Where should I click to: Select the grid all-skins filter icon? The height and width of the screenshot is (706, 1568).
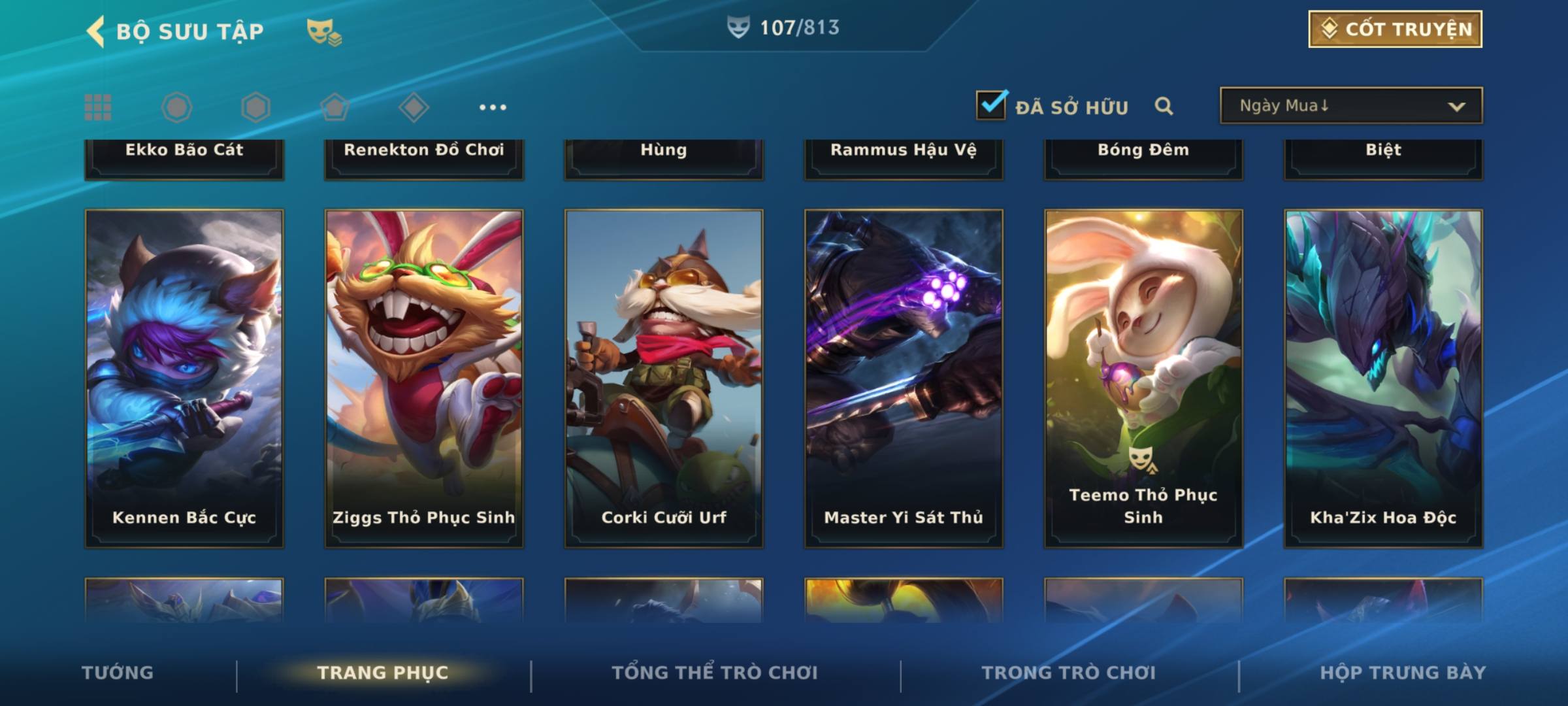(x=98, y=107)
